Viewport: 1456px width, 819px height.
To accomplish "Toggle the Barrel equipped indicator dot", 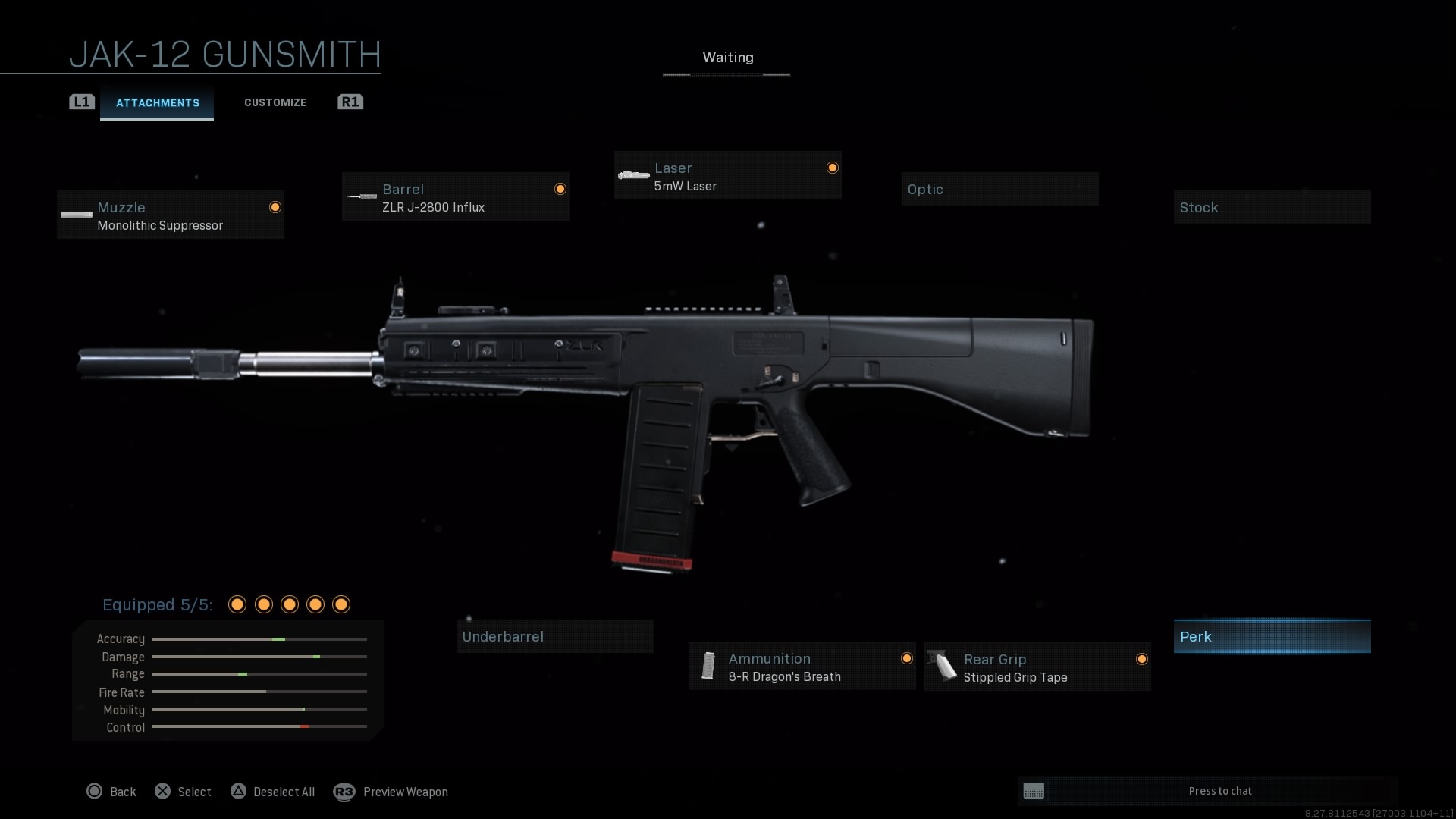I will pos(560,189).
